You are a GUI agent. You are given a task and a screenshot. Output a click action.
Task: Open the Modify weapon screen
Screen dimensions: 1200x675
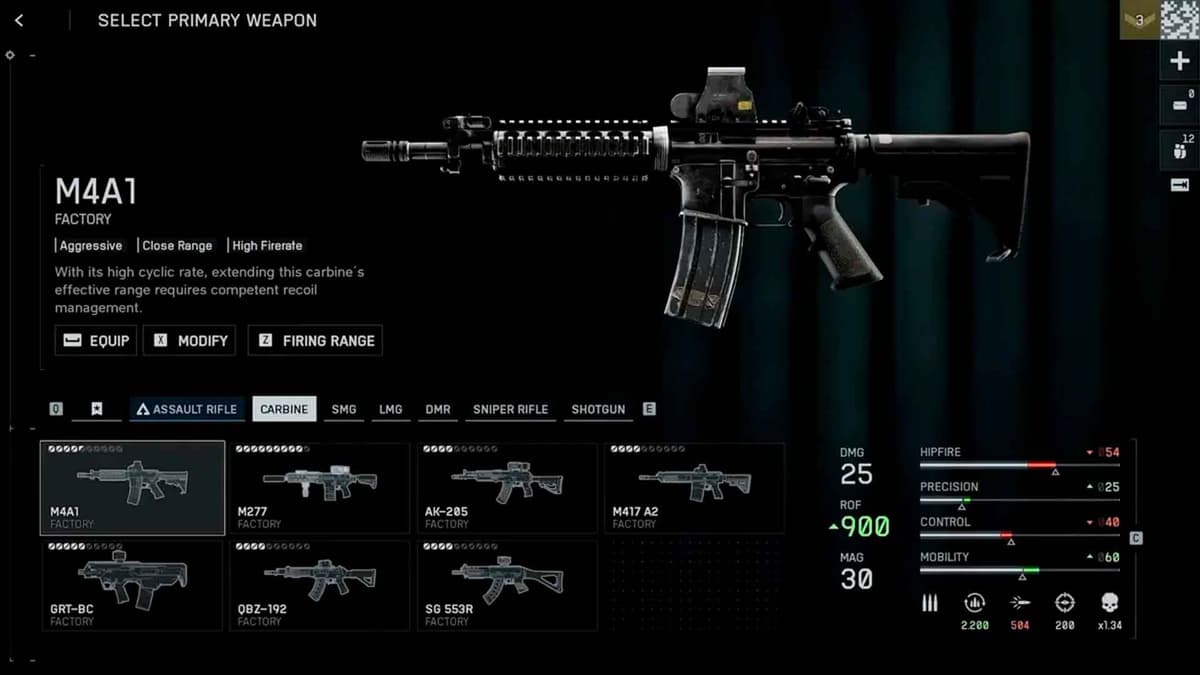point(190,340)
